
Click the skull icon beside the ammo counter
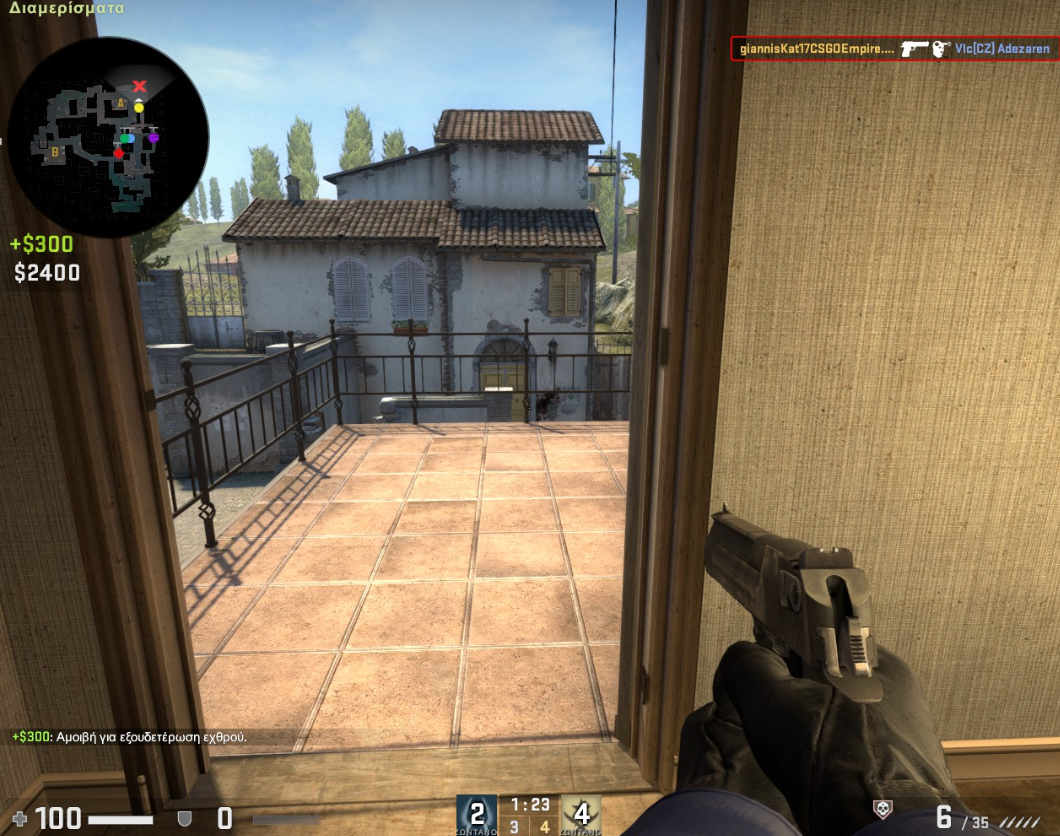881,810
